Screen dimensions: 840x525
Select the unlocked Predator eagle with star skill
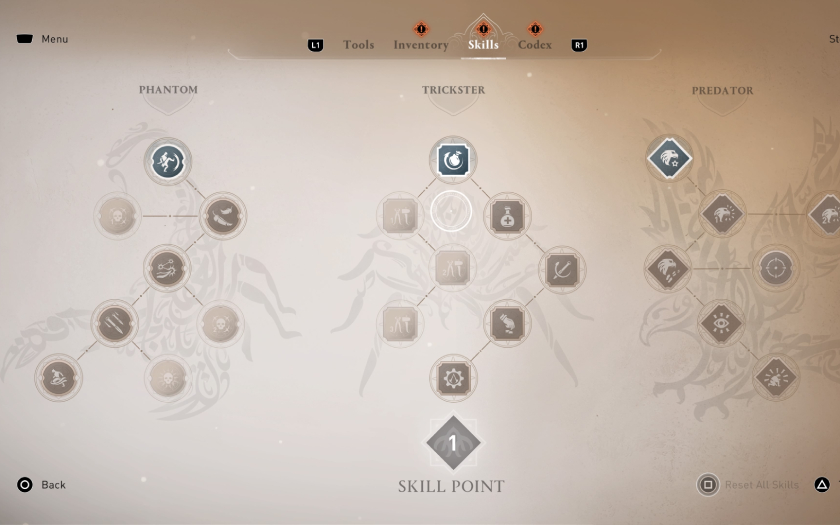click(x=669, y=158)
